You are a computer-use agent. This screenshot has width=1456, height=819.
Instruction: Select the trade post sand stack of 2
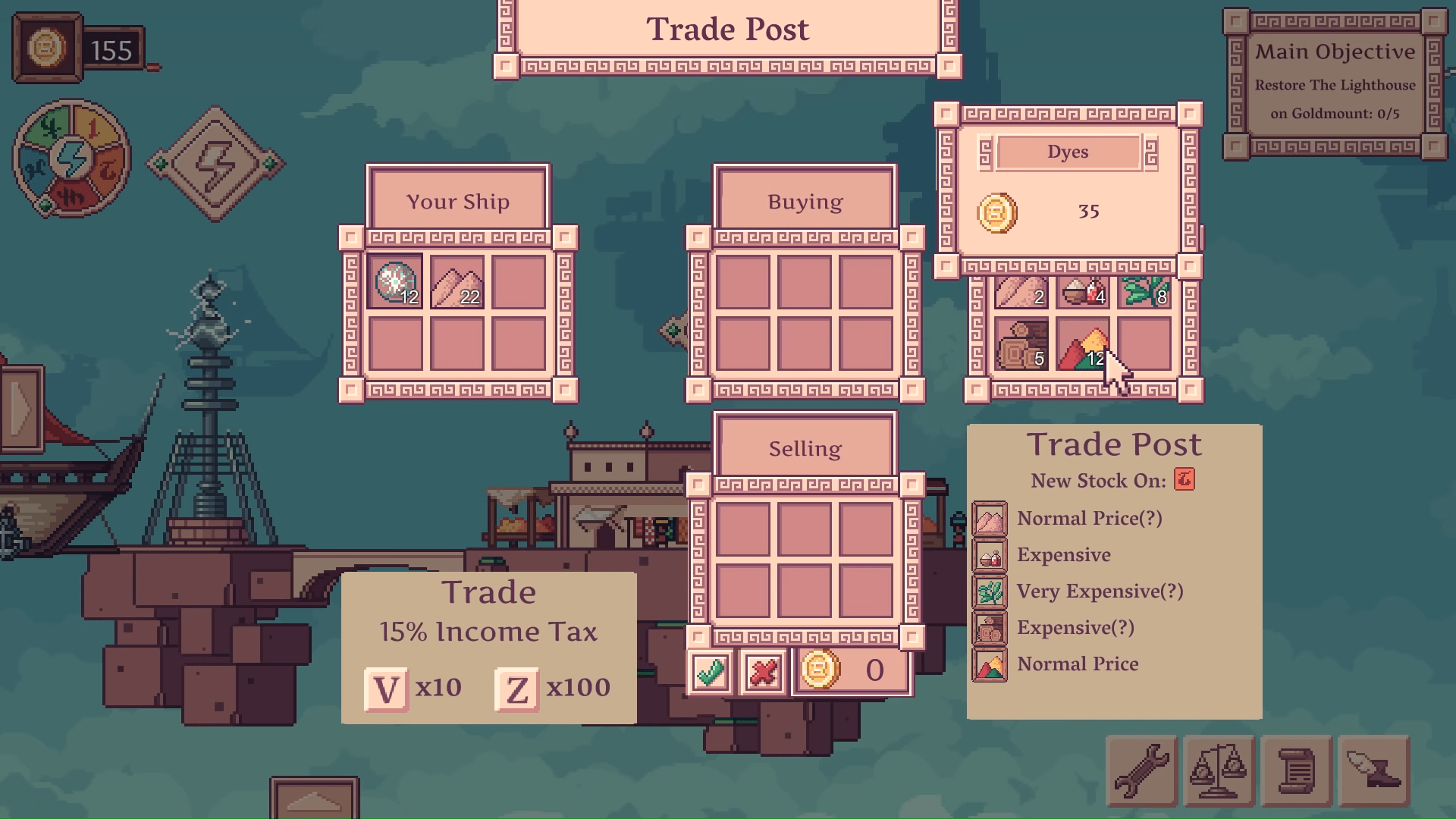(x=1021, y=292)
